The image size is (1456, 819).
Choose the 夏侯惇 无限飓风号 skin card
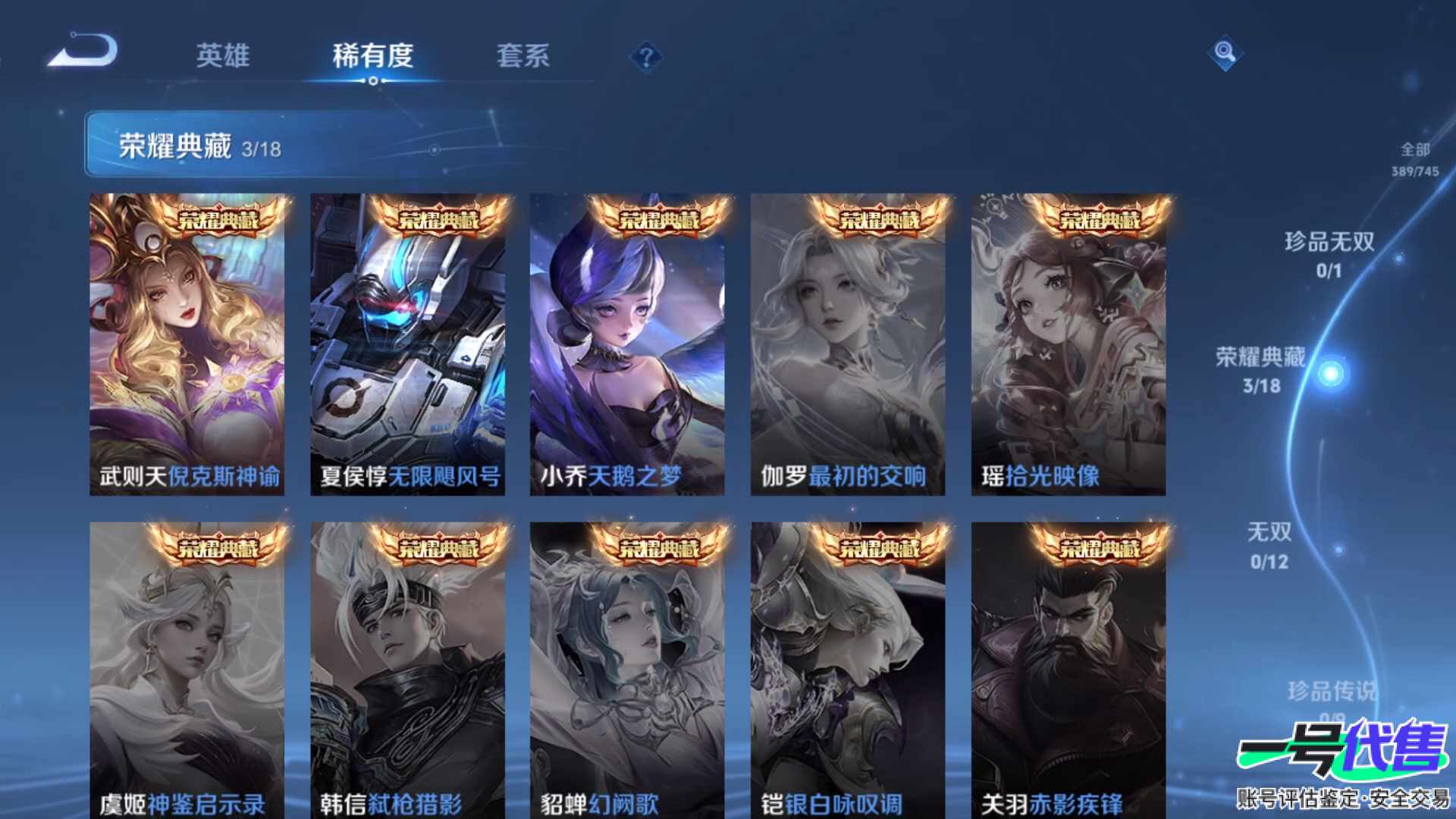pos(407,345)
